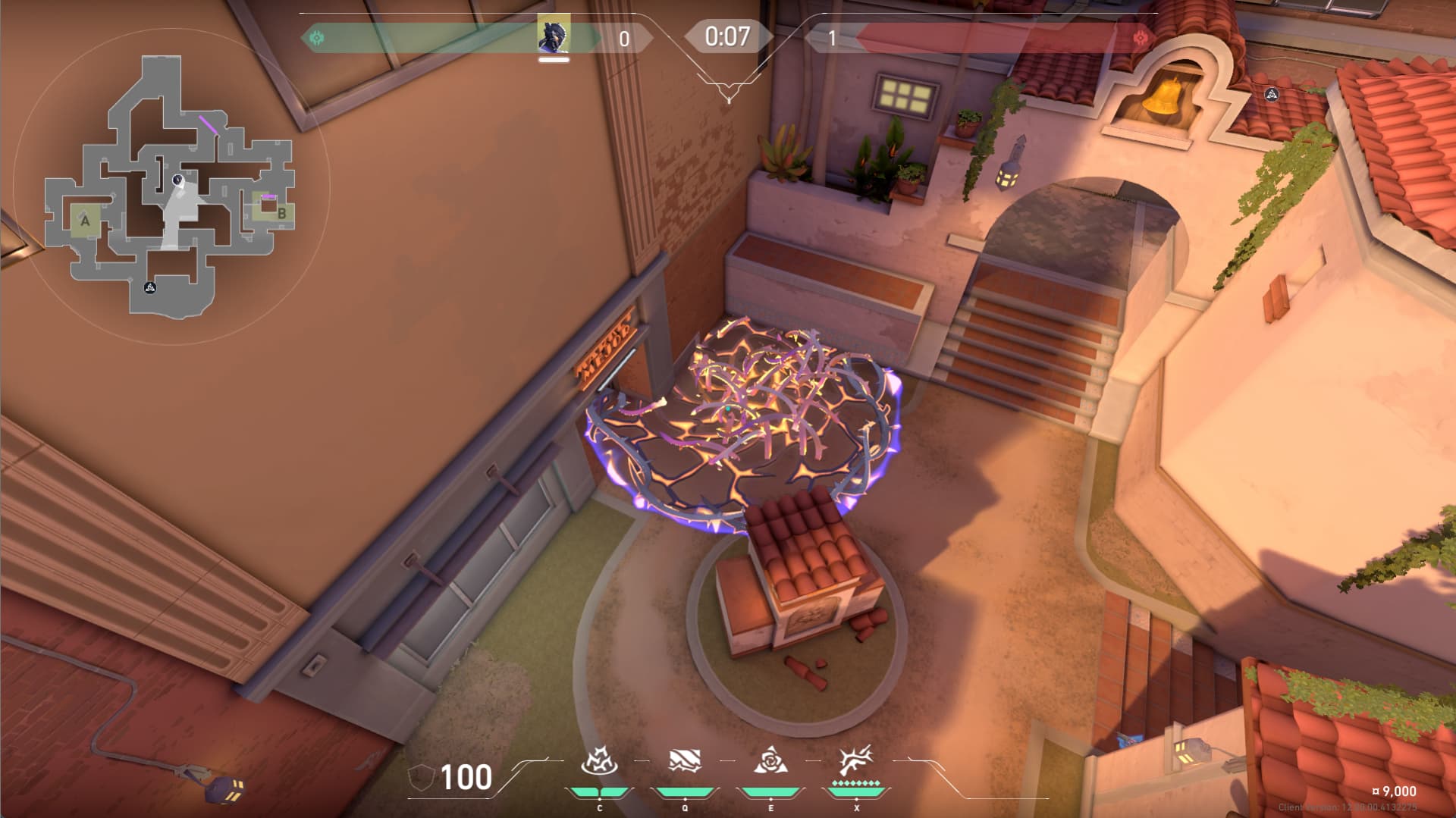Use the Arc Rose ability icon

[770, 761]
